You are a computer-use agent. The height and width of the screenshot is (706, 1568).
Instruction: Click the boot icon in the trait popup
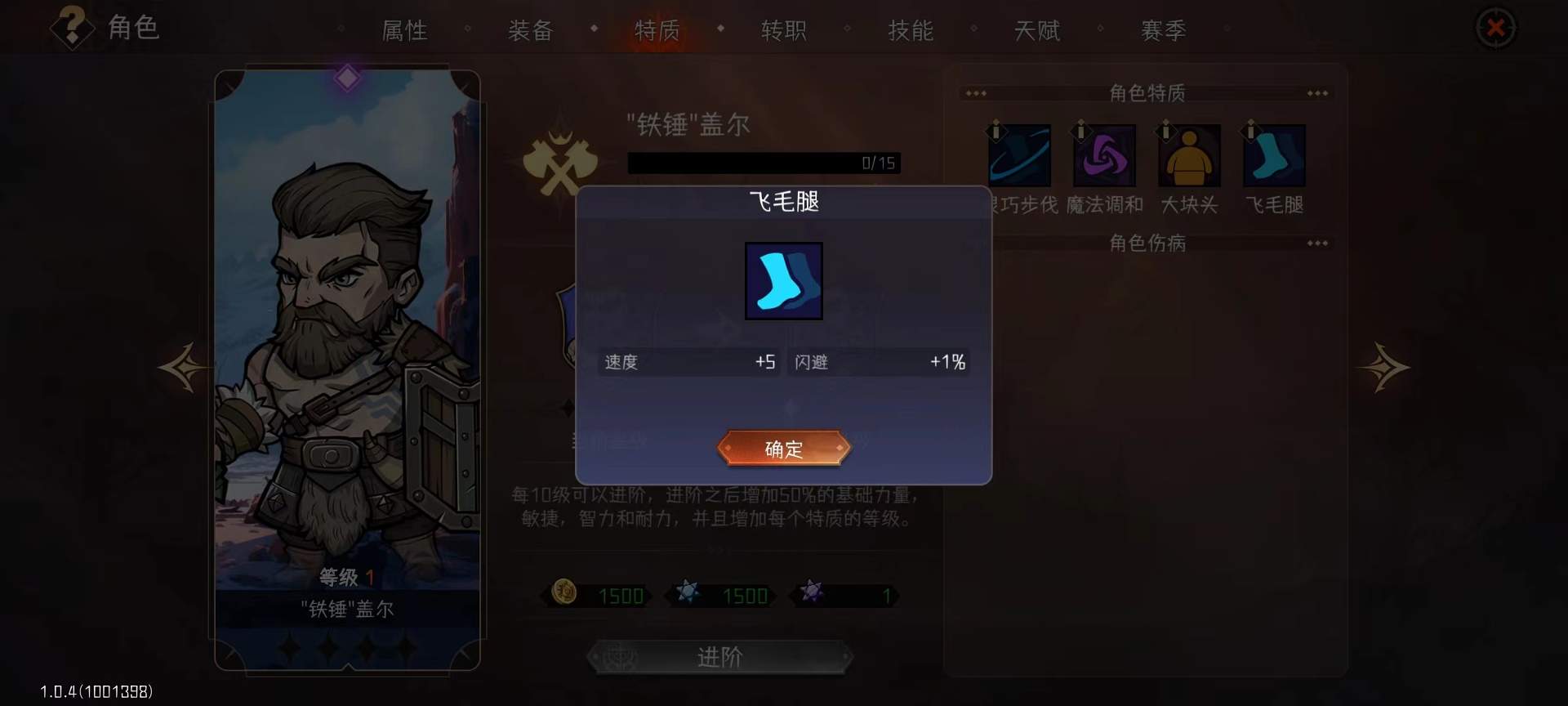pyautogui.click(x=783, y=281)
